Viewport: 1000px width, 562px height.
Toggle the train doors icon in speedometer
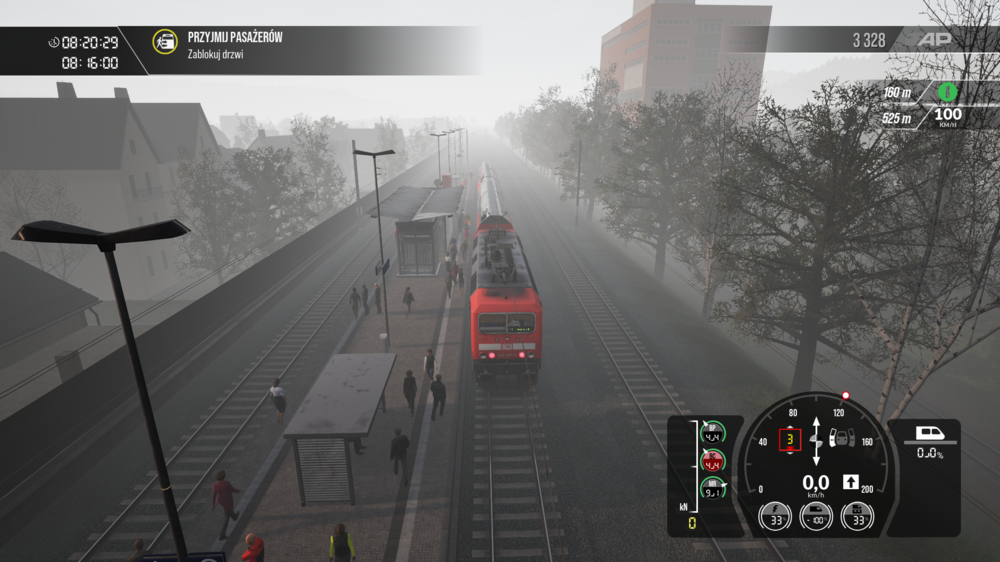pyautogui.click(x=842, y=438)
